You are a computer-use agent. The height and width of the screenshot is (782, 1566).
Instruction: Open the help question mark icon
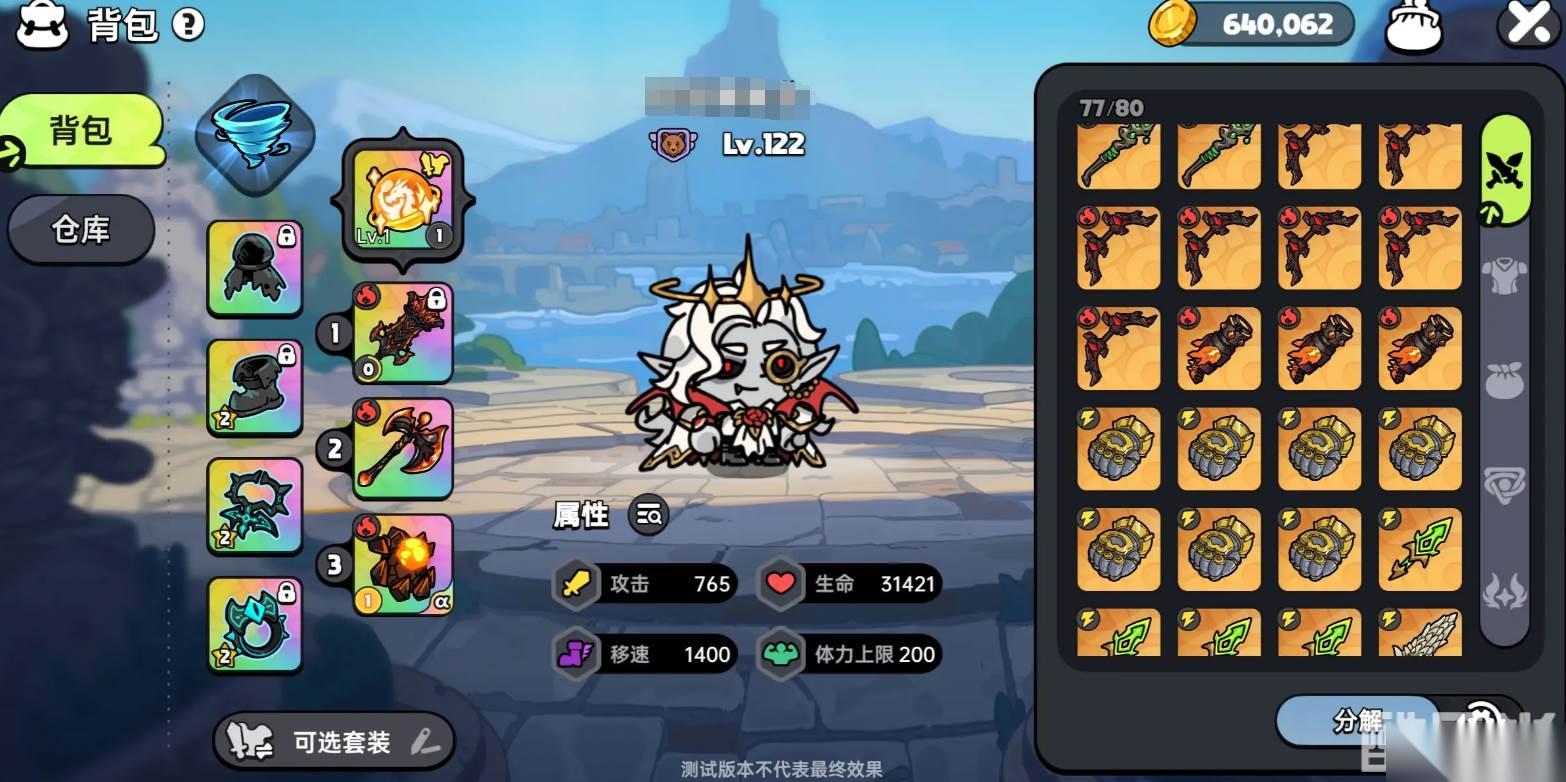188,25
